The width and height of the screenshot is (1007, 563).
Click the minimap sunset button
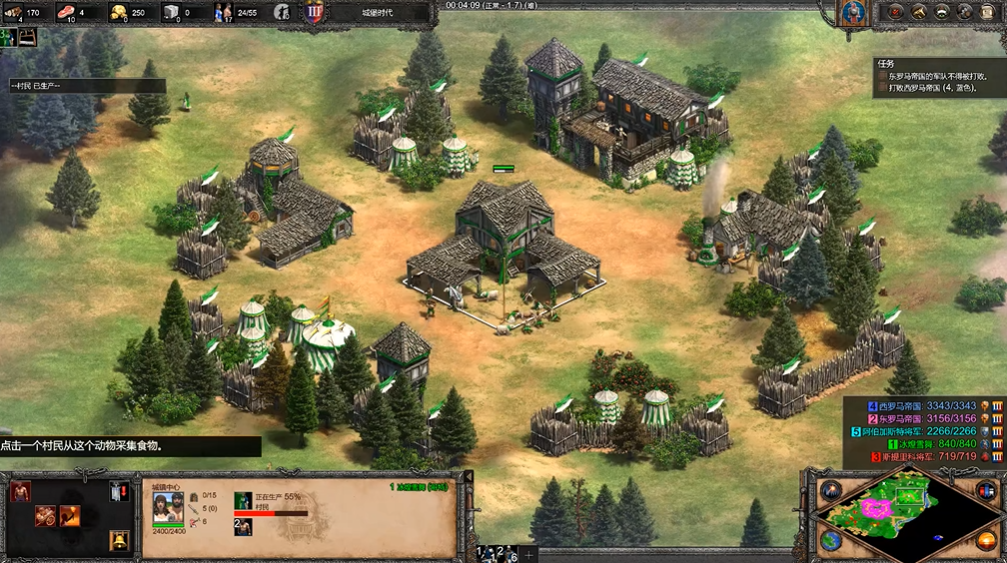point(987,540)
